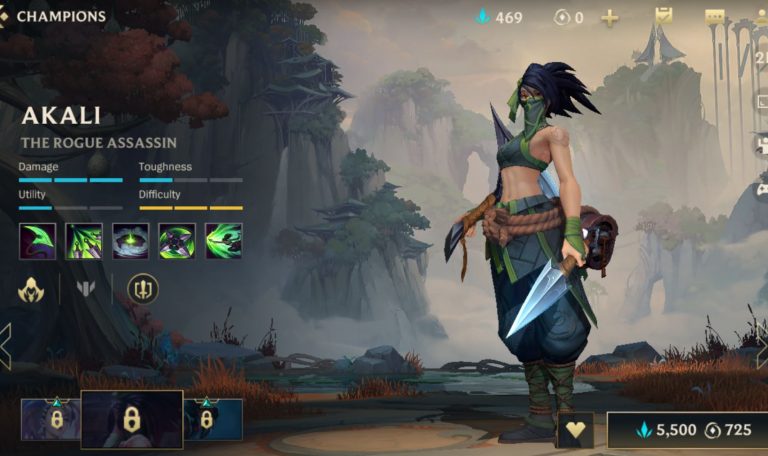Select the green kunai fan ability
768x456 pixels.
(84, 241)
